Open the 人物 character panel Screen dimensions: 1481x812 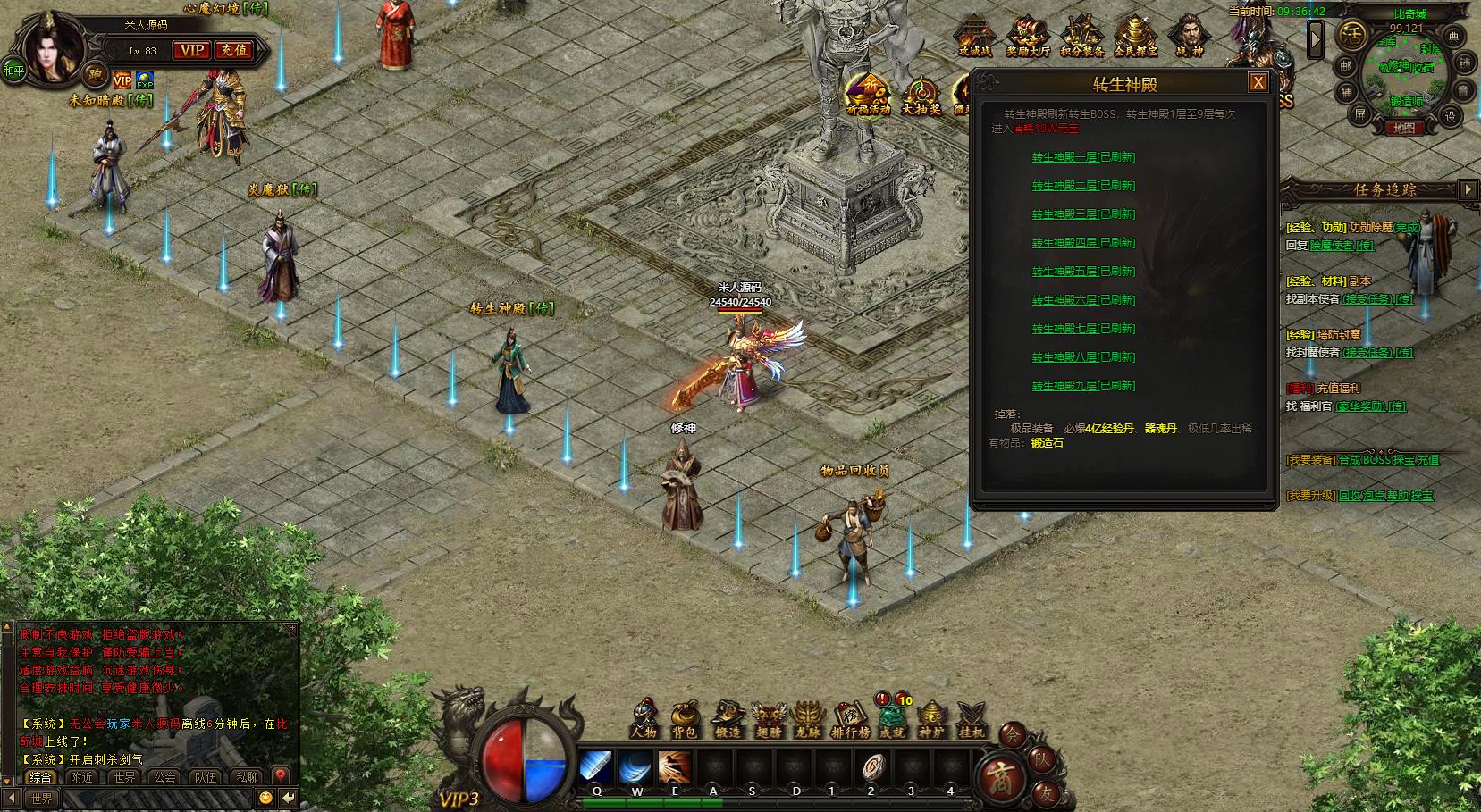click(644, 718)
